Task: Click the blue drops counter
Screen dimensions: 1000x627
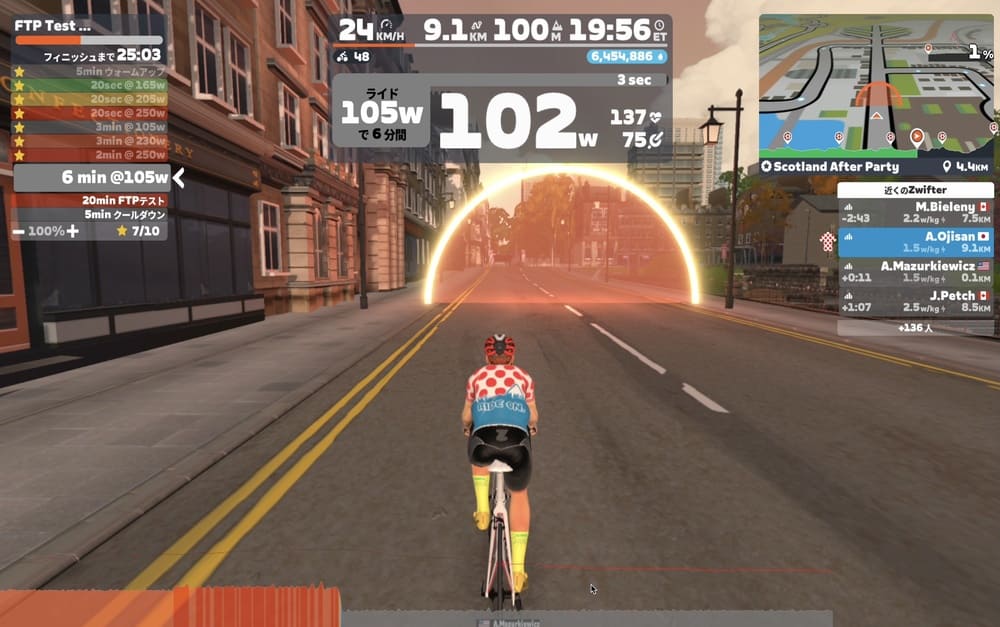Action: (x=627, y=57)
